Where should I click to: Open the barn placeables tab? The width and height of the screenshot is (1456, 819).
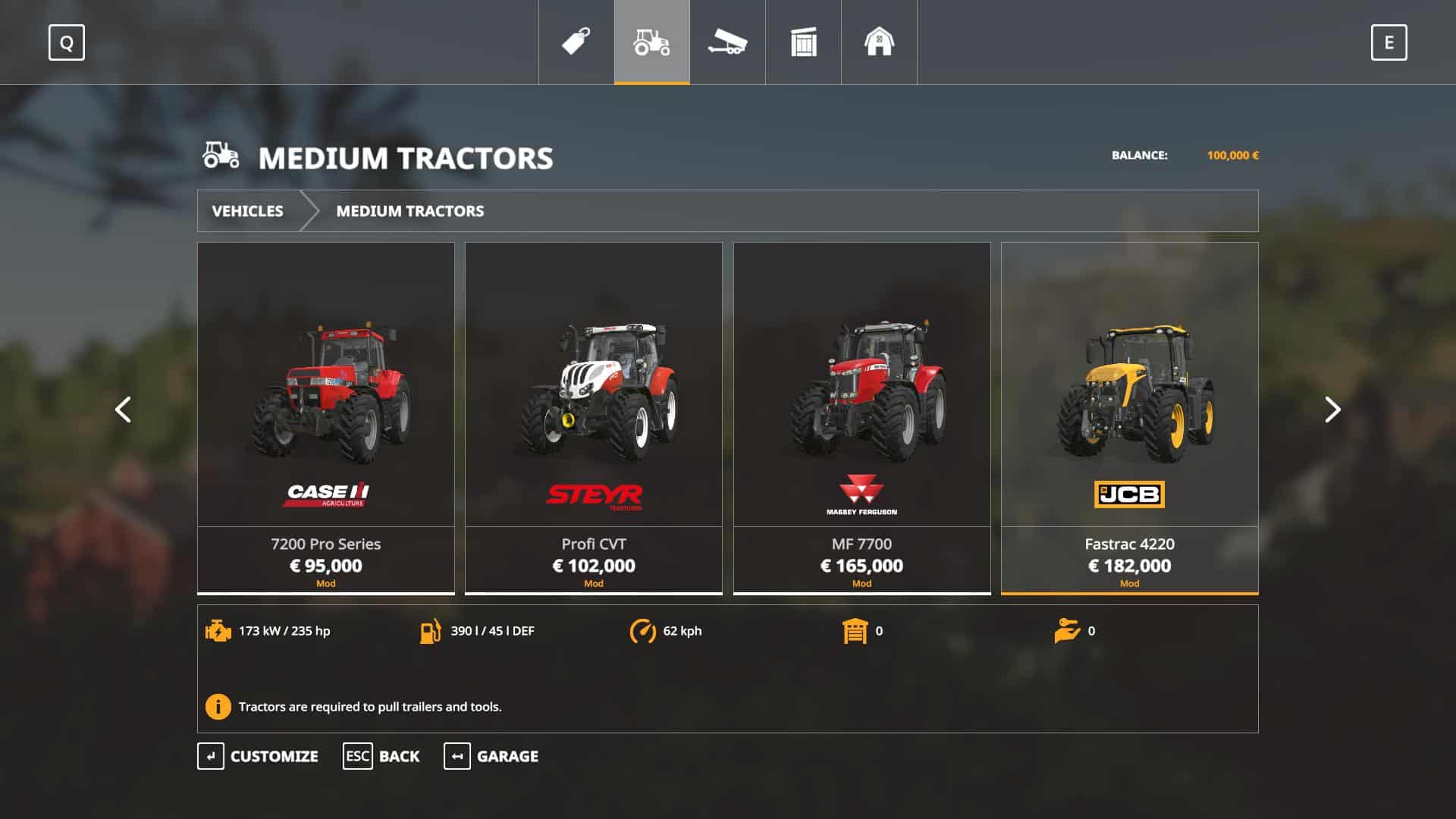click(880, 42)
